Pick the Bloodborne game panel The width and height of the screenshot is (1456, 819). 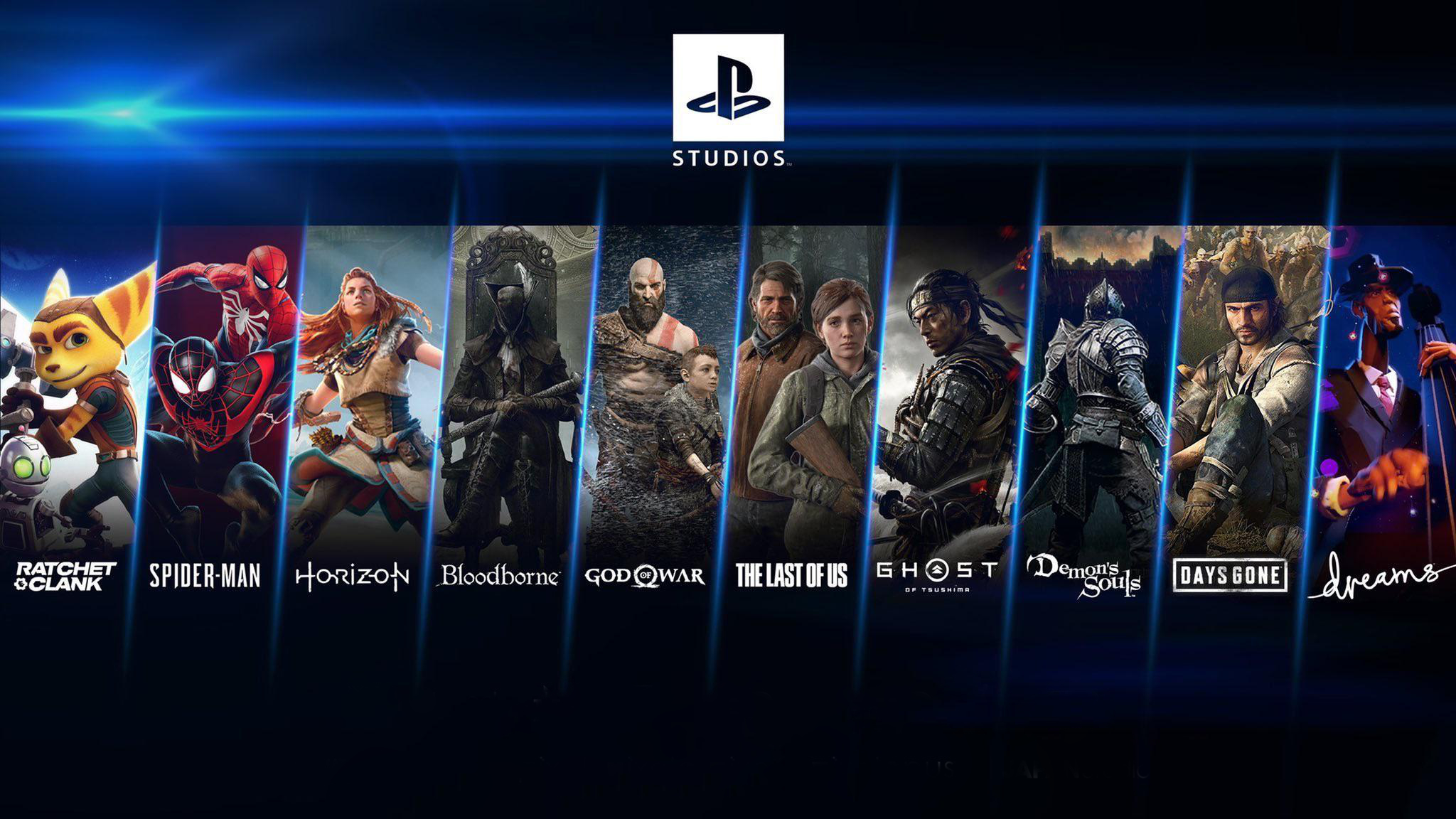[x=513, y=398]
